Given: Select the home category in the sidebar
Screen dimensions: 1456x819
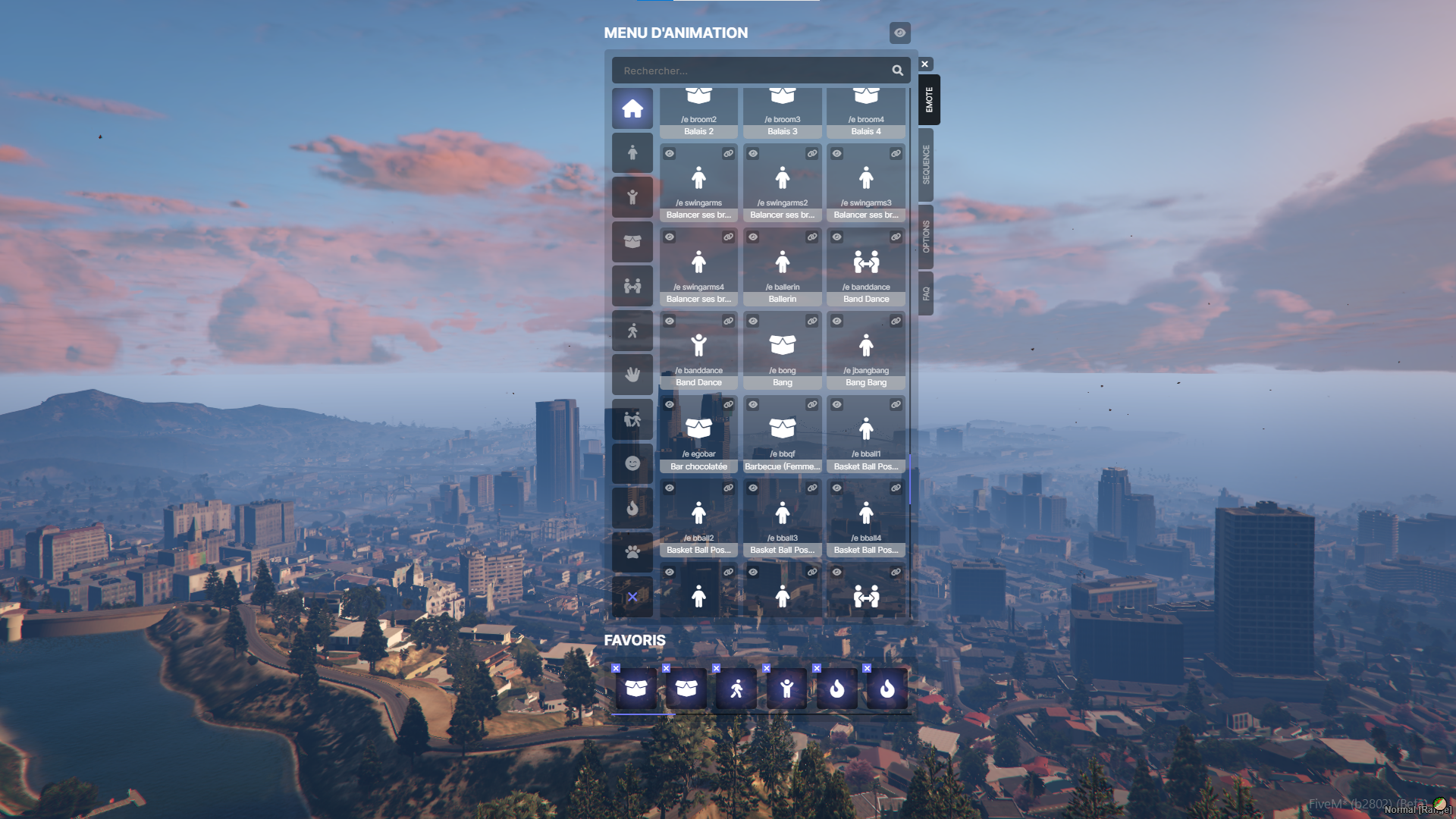Looking at the screenshot, I should pyautogui.click(x=632, y=108).
